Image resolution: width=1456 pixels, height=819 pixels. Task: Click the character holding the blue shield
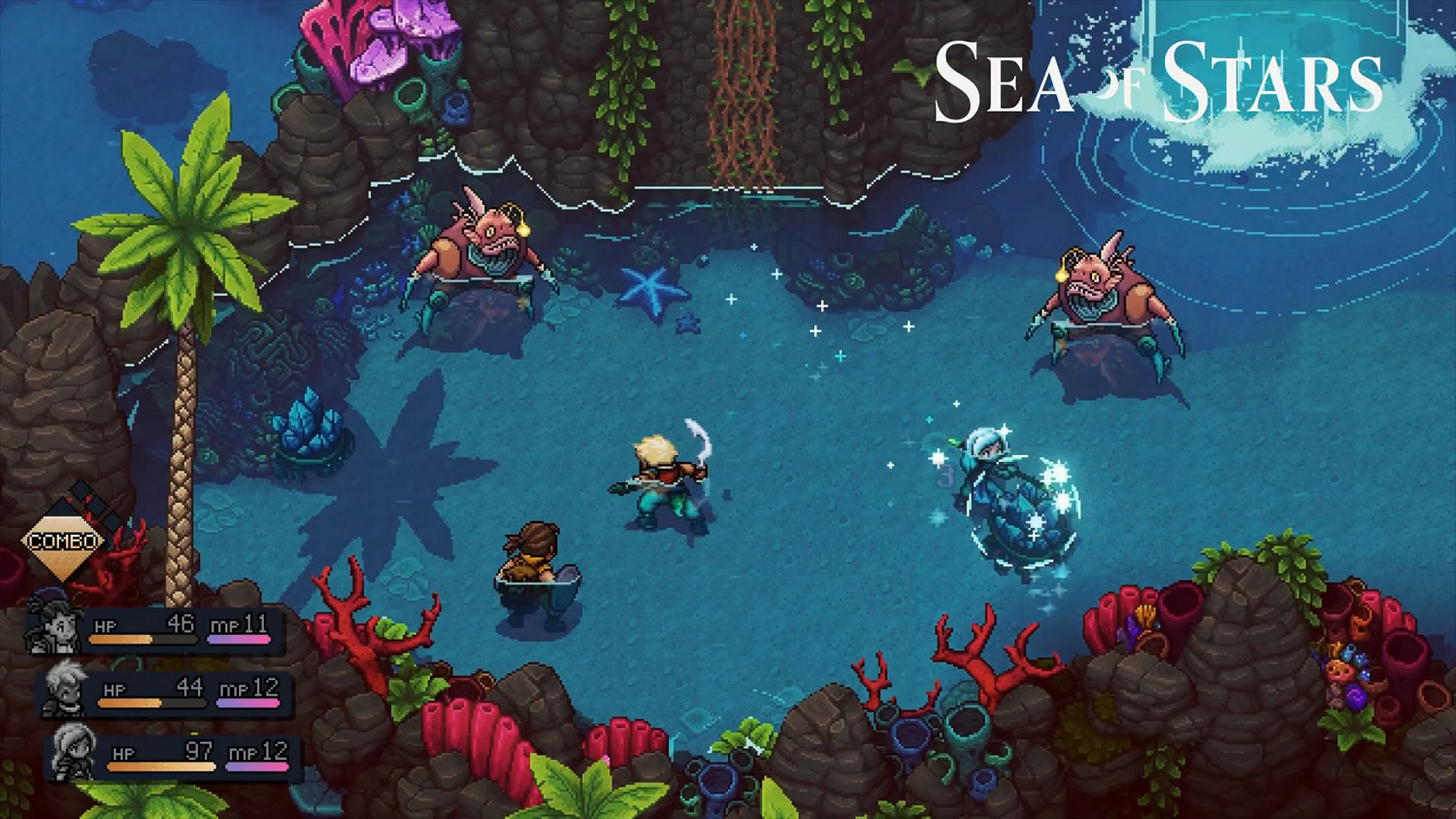(537, 563)
